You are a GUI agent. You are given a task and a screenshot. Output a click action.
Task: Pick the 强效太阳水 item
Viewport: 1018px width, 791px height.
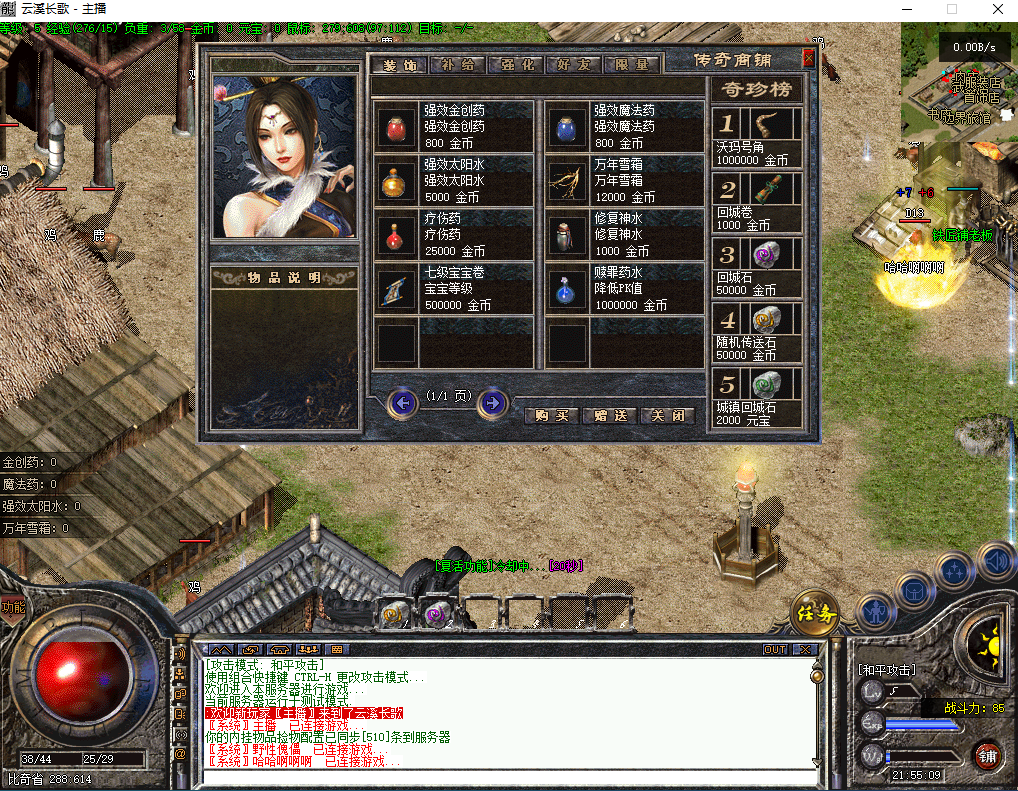tap(395, 181)
